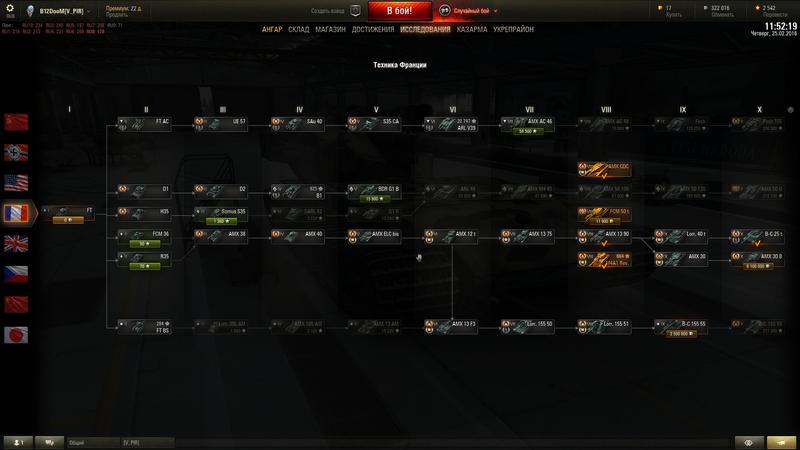Click the AMX 13 90 tank node
Screen dimensions: 800x450
coord(604,234)
